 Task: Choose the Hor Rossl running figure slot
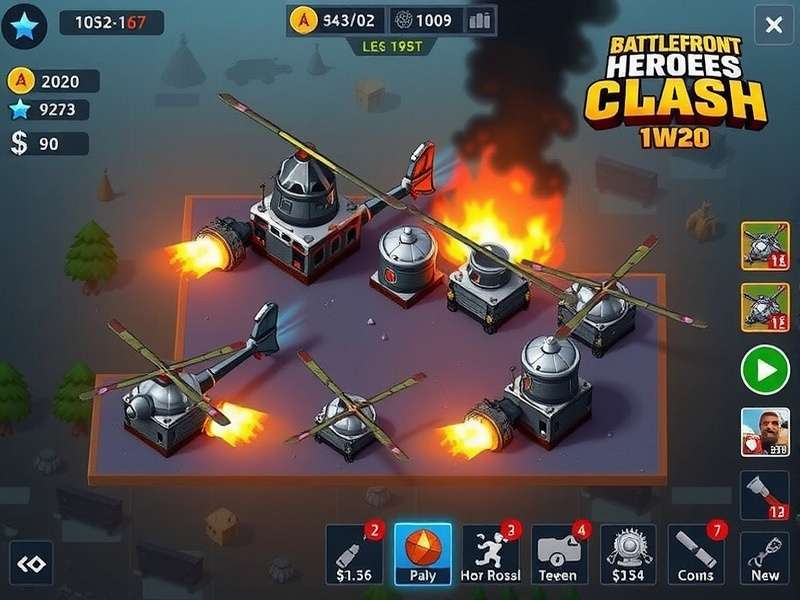(x=490, y=552)
